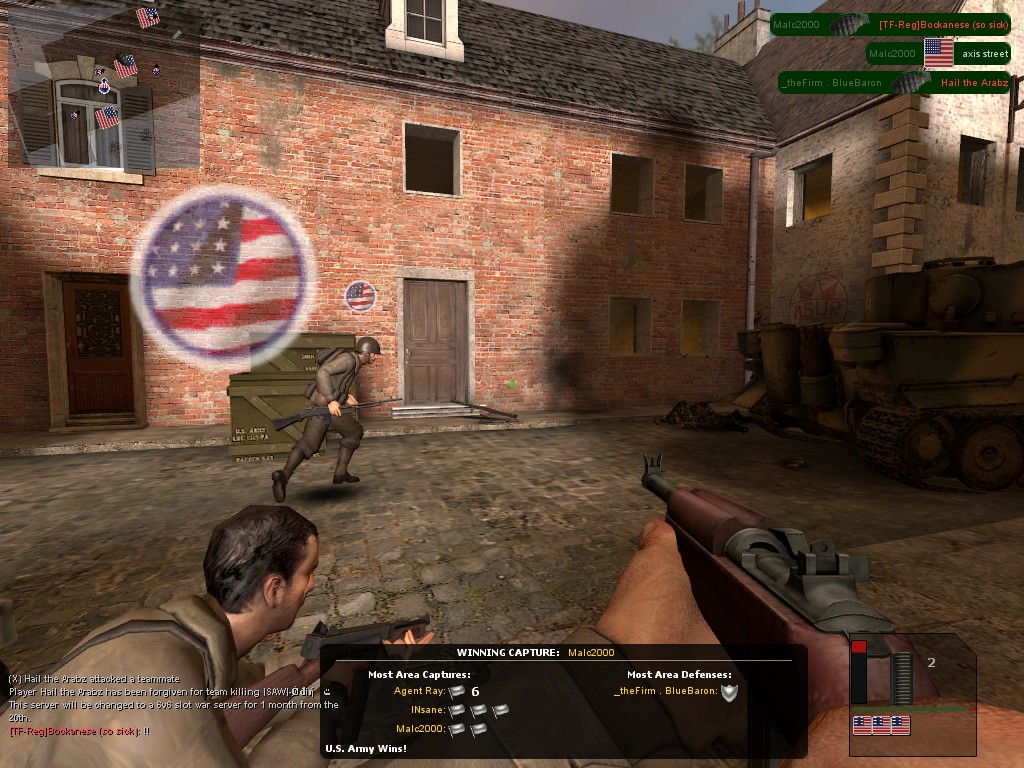Select the player arrow marker on the minimap
The height and width of the screenshot is (768, 1024).
tap(104, 87)
